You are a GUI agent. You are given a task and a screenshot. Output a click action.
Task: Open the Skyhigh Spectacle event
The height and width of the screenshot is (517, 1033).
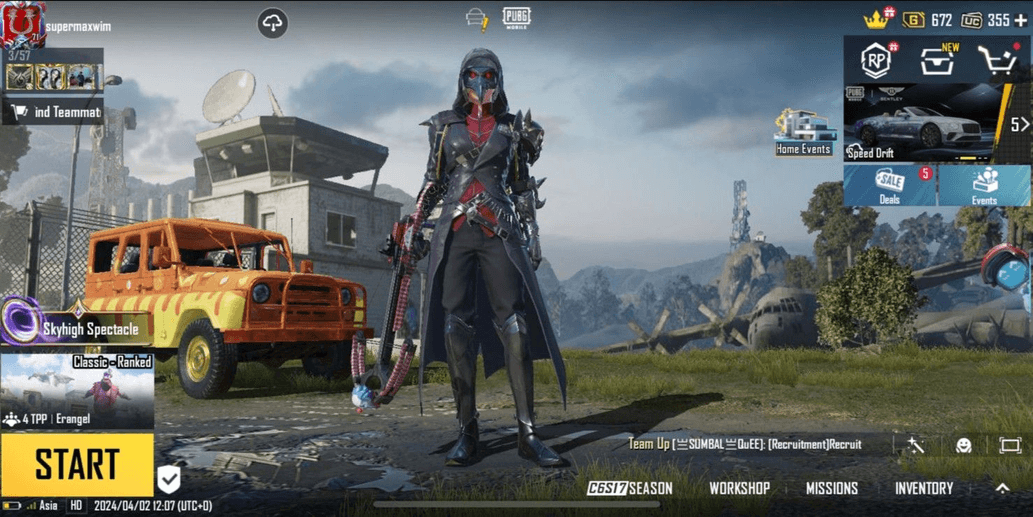(75, 326)
